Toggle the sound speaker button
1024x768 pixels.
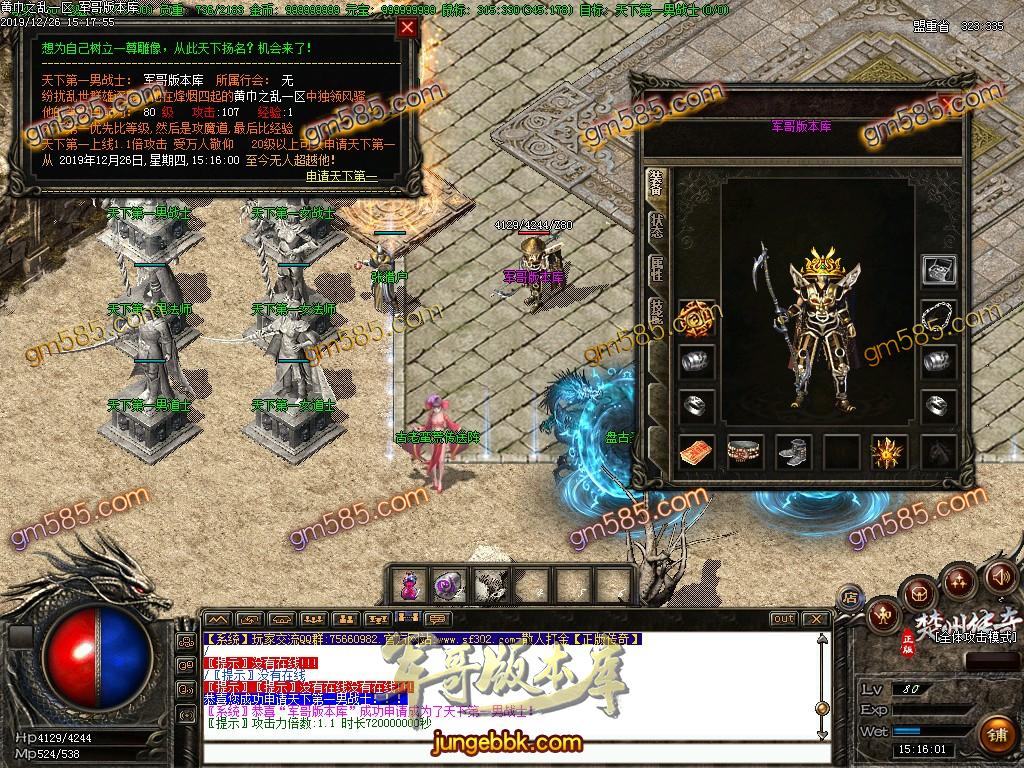pos(999,577)
